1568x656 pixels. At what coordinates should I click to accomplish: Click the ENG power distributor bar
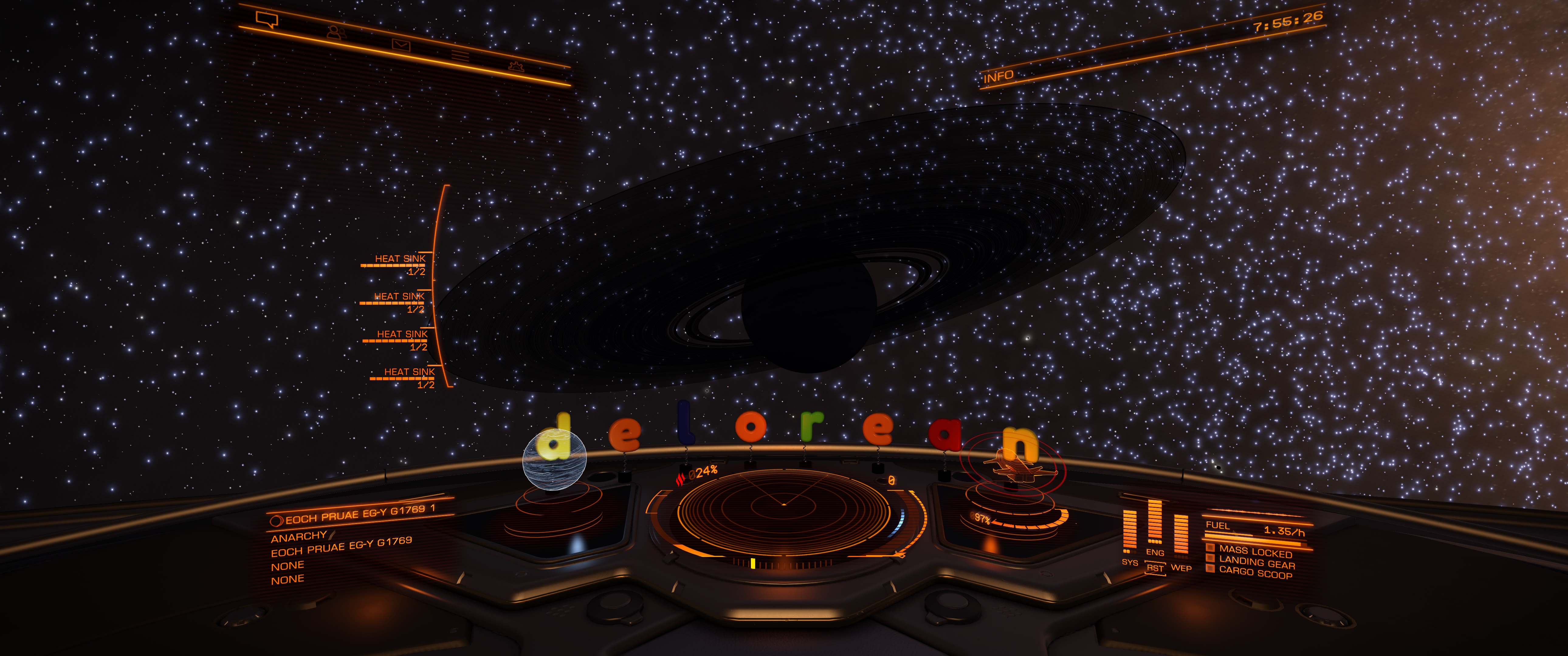1154,523
